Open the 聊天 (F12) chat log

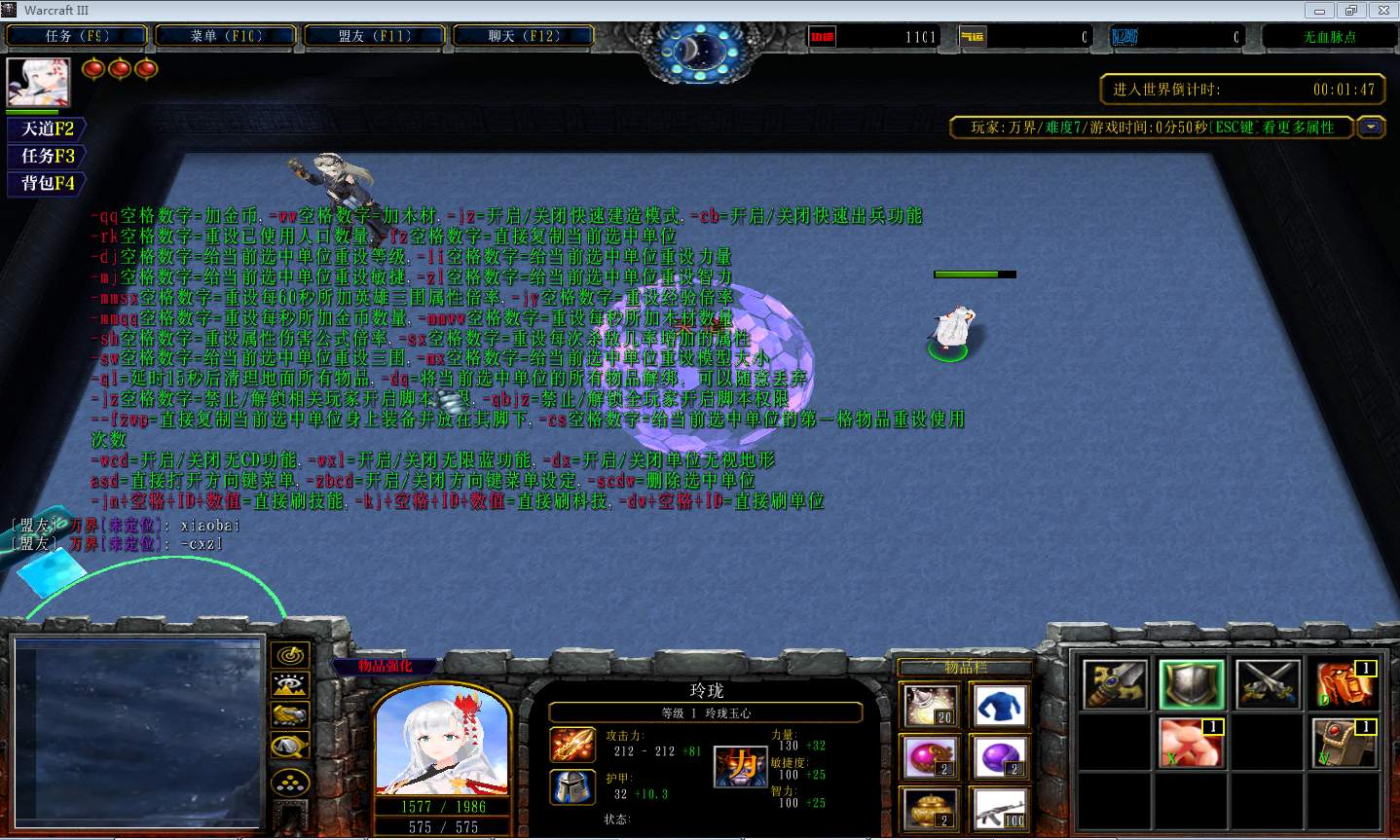524,36
